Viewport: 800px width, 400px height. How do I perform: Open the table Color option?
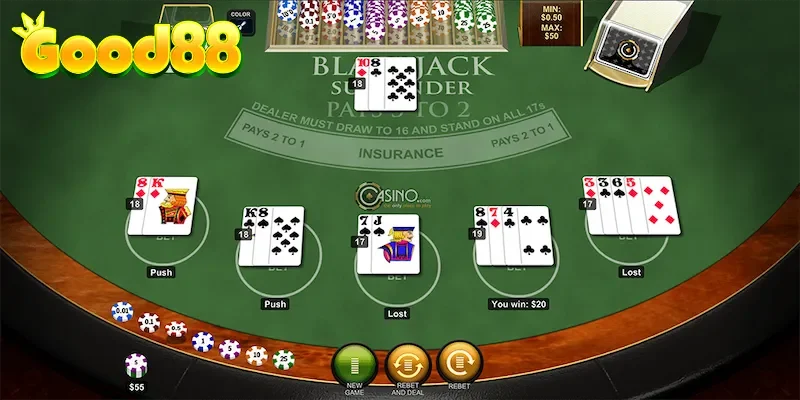240,18
